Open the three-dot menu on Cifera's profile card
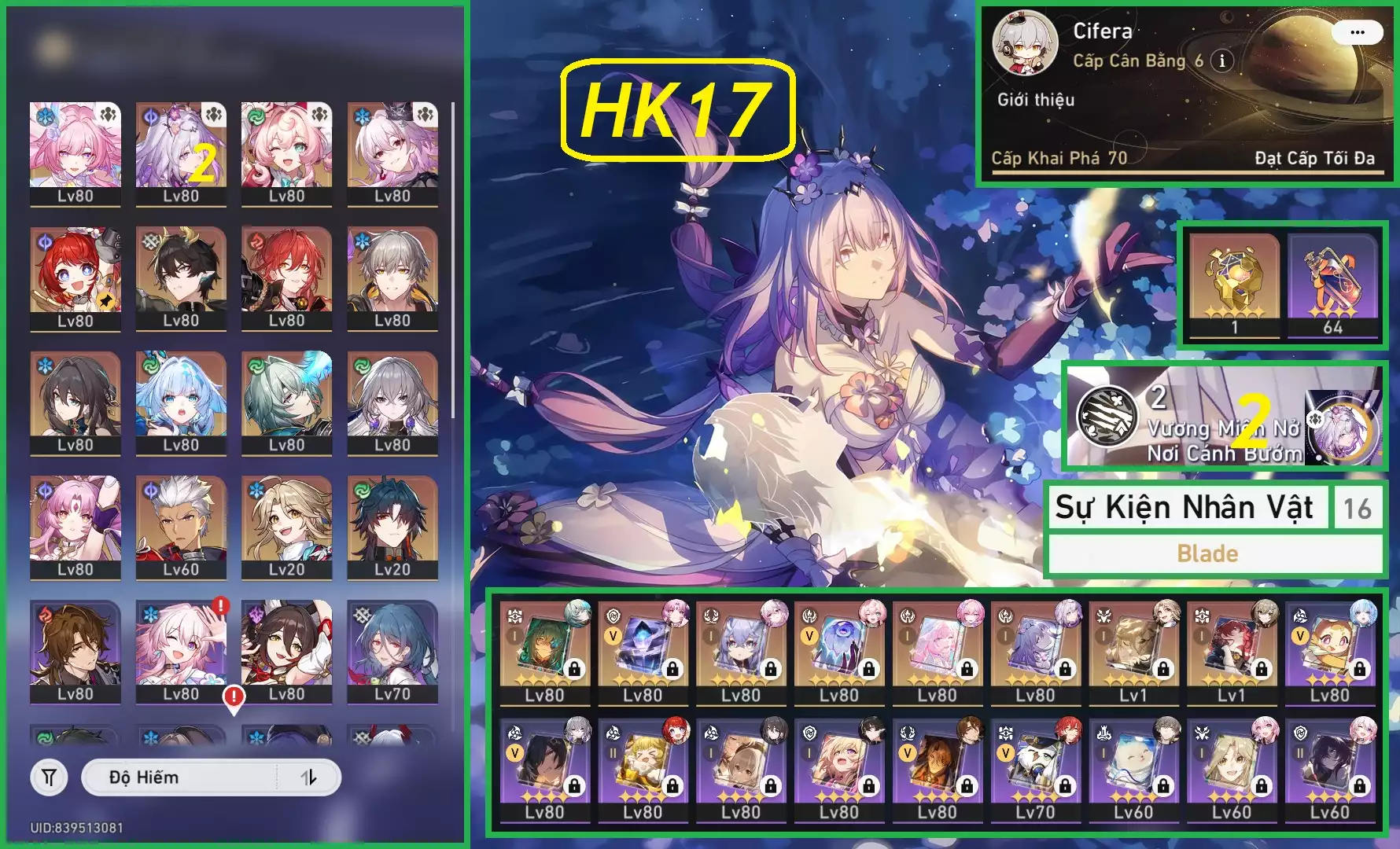 click(x=1357, y=32)
